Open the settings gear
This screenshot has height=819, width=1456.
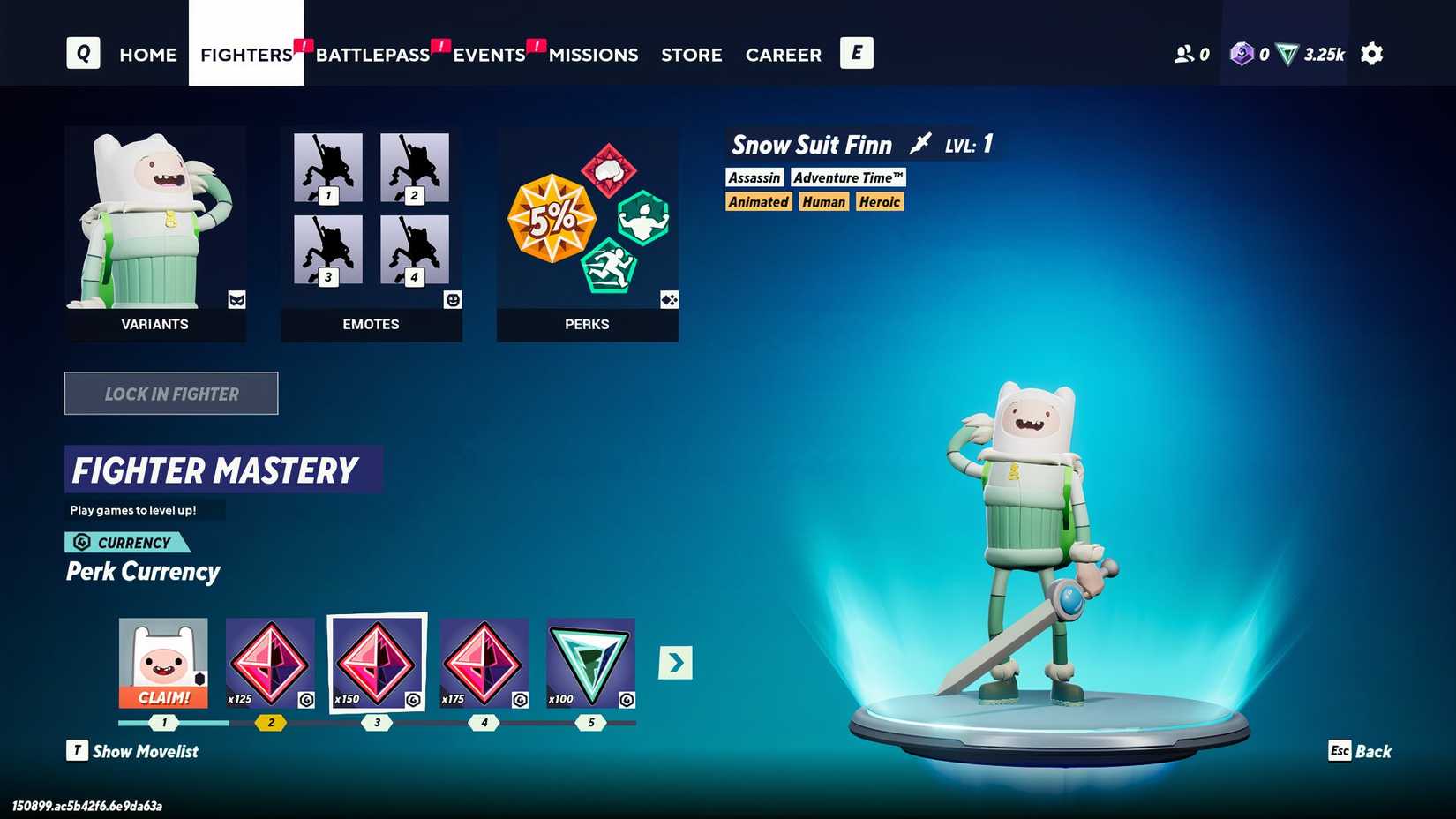point(1371,54)
